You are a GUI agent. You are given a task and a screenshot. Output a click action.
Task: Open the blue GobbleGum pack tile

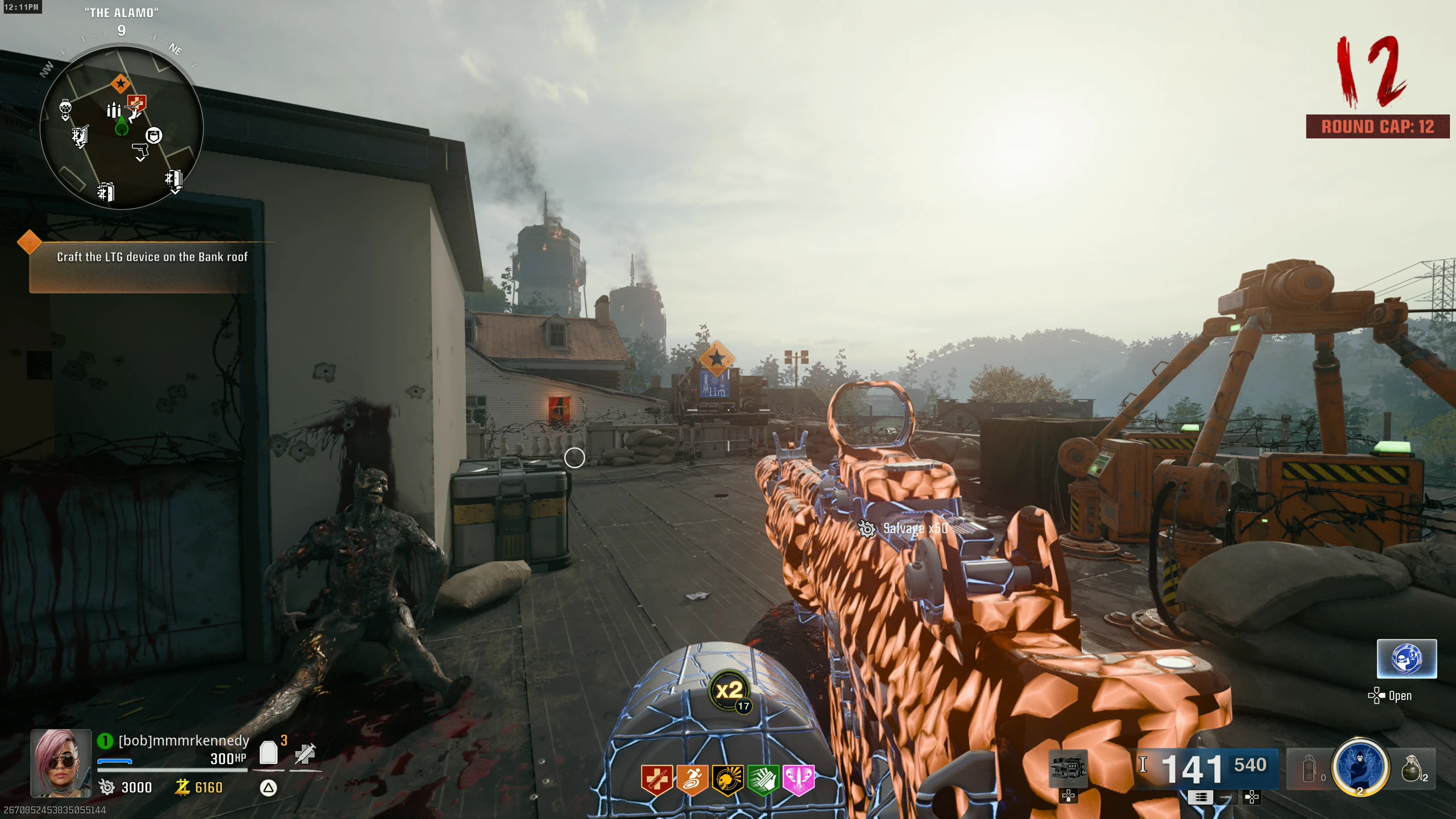click(x=1407, y=659)
